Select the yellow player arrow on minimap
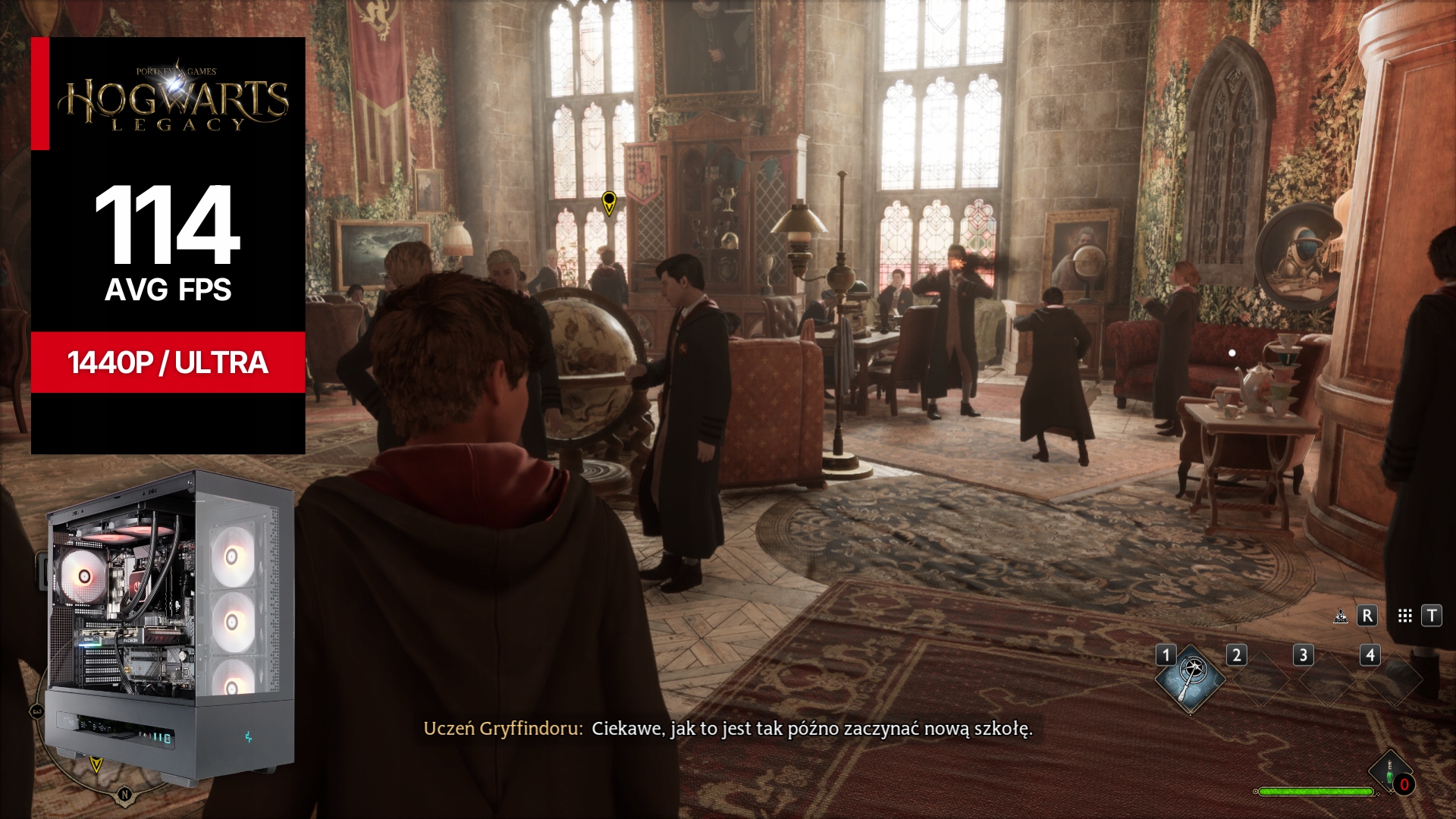The height and width of the screenshot is (819, 1456). pos(96,764)
